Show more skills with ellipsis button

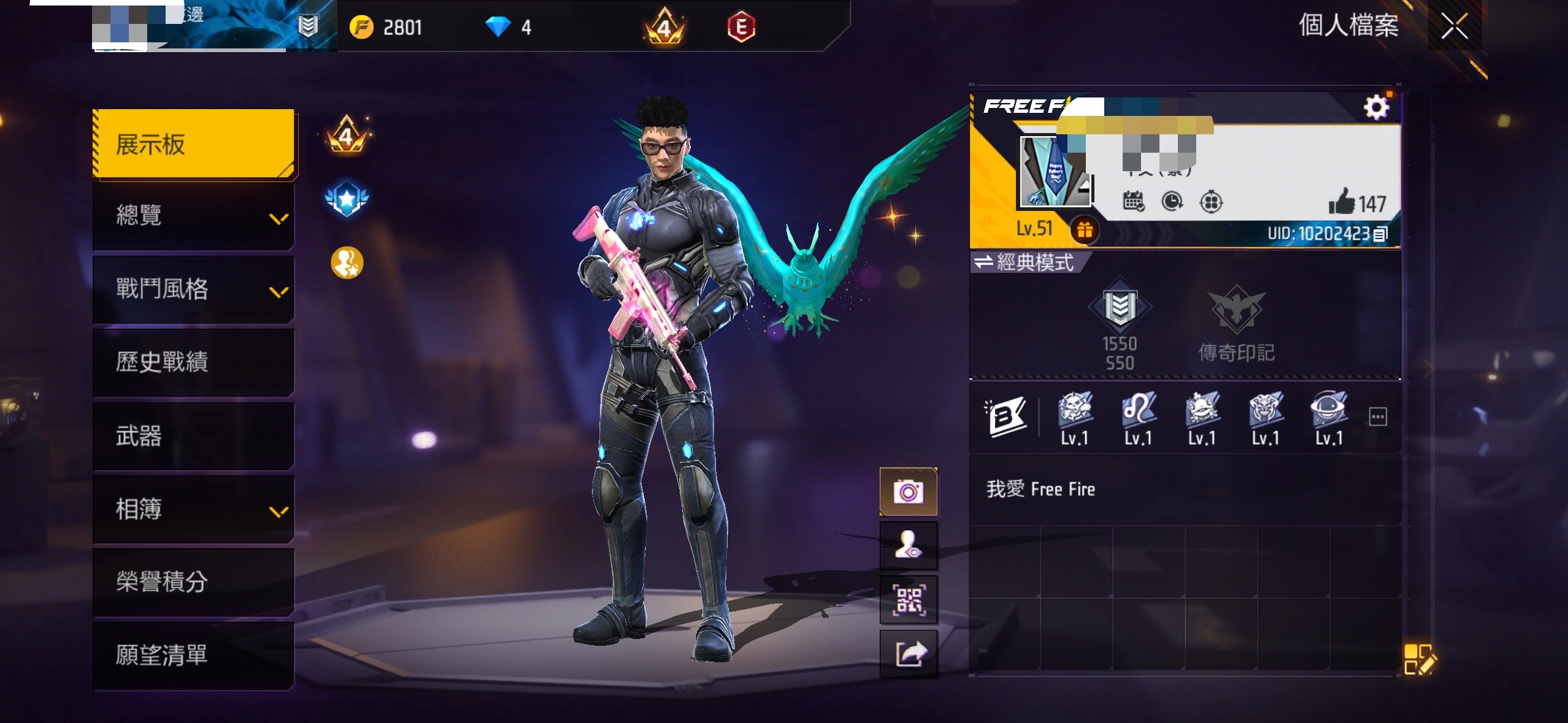coord(1378,418)
